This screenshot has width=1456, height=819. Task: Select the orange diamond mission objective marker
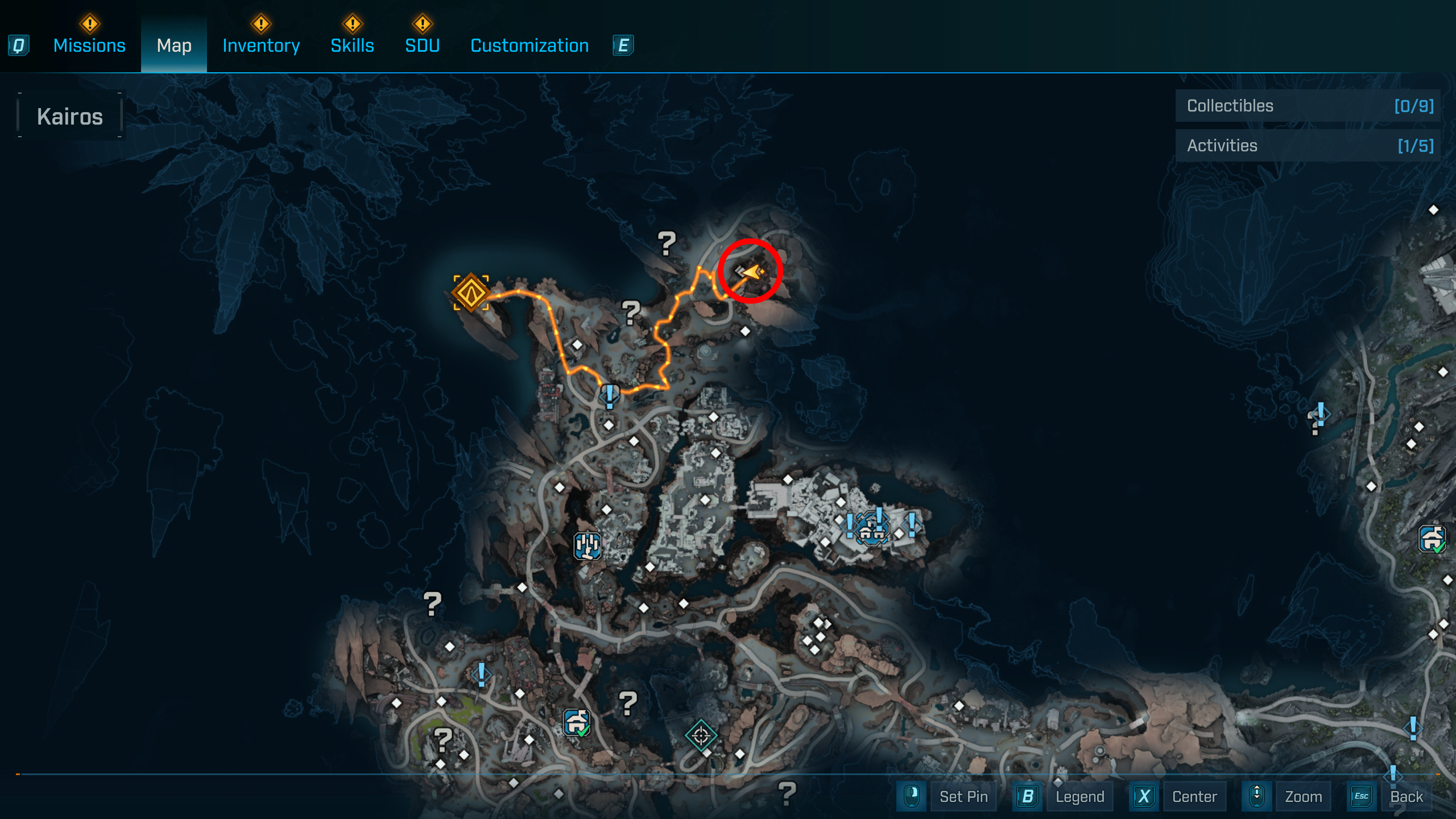pyautogui.click(x=471, y=293)
